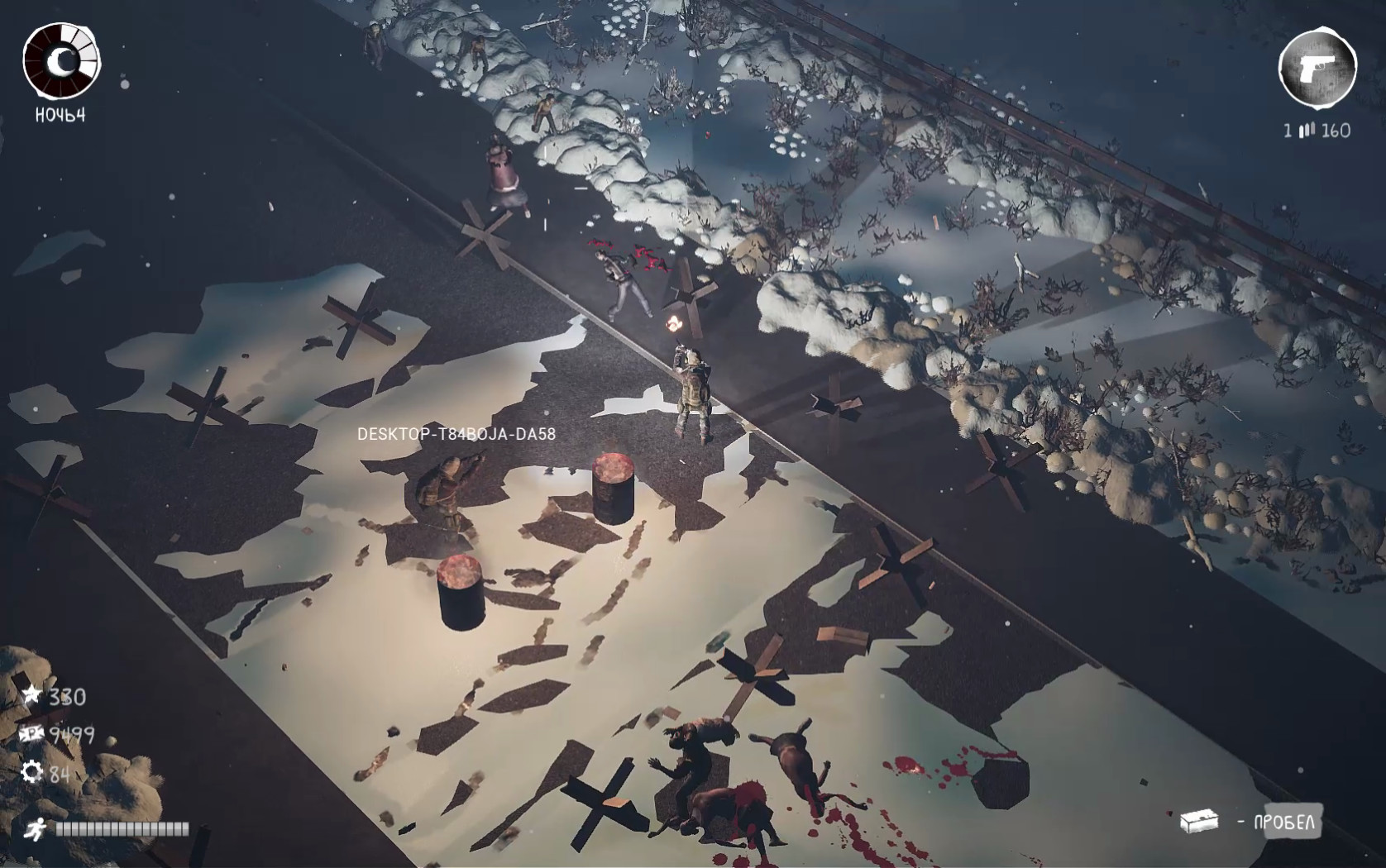This screenshot has width=1386, height=868.
Task: Click the star icon next to 330
Action: pos(31,697)
